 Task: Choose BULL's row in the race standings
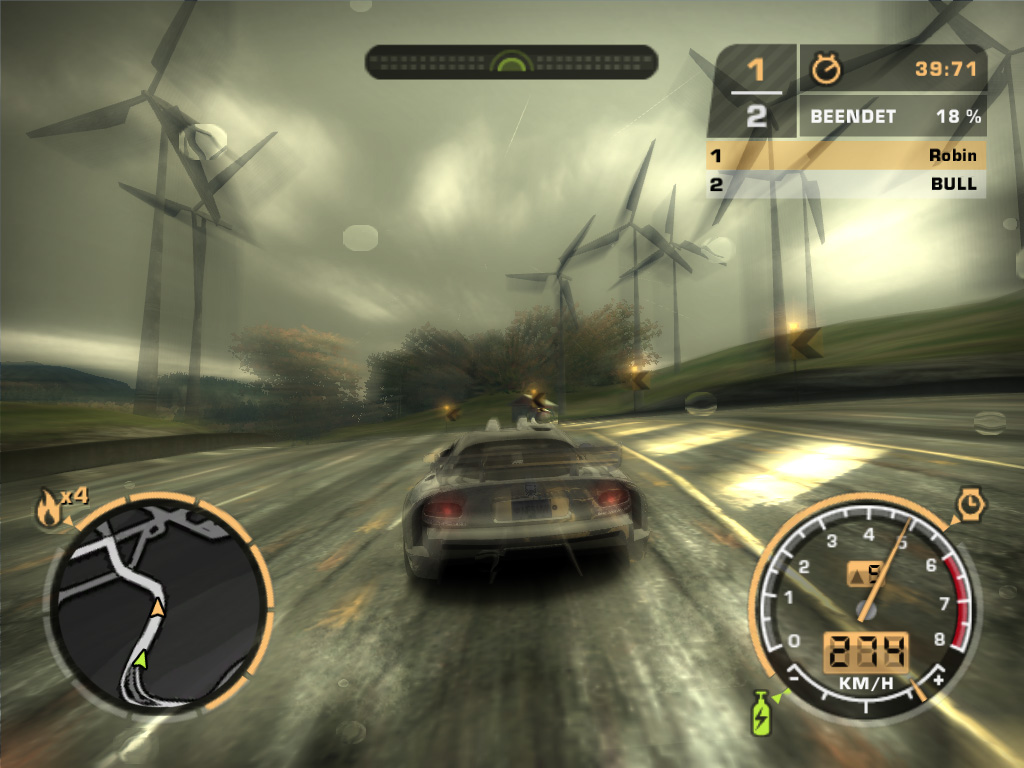(x=846, y=184)
